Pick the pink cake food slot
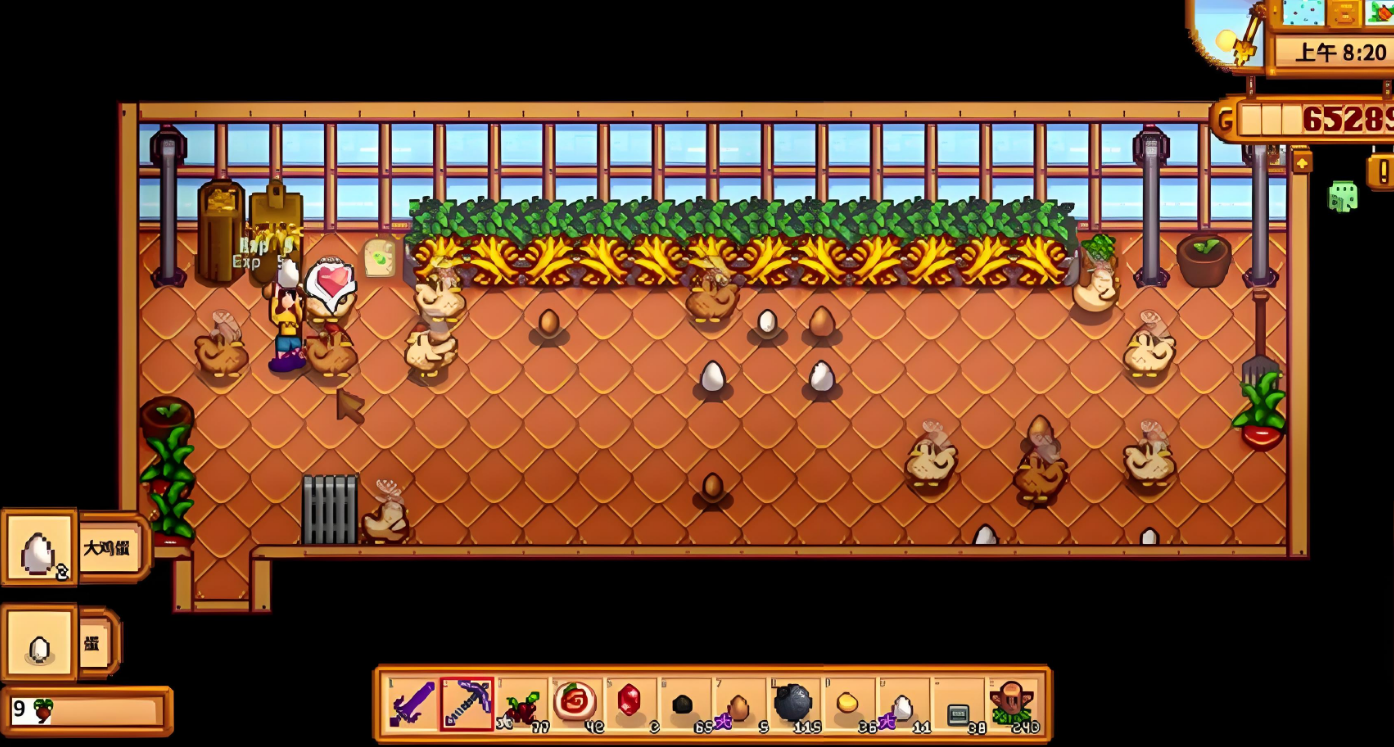This screenshot has height=747, width=1394. point(575,704)
